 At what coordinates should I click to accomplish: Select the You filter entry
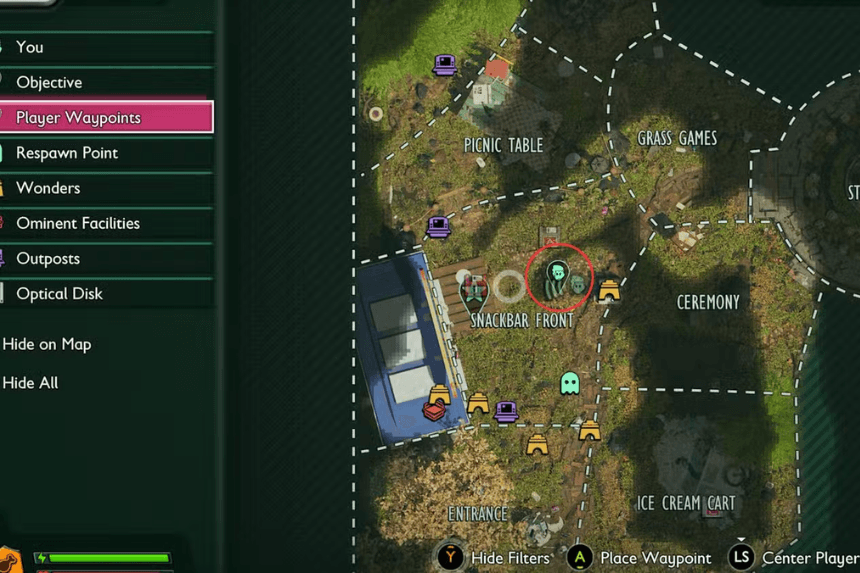pyautogui.click(x=30, y=47)
